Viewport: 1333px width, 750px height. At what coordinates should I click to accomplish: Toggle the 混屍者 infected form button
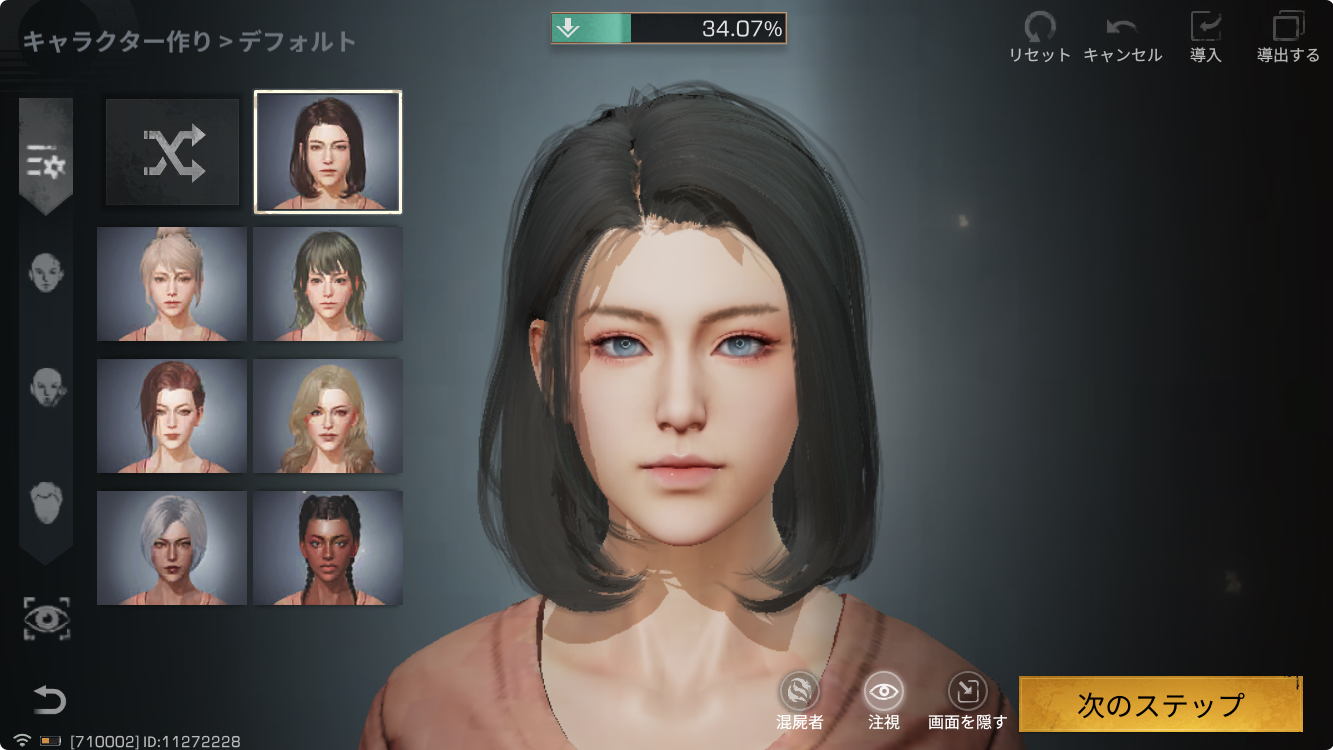pyautogui.click(x=799, y=699)
